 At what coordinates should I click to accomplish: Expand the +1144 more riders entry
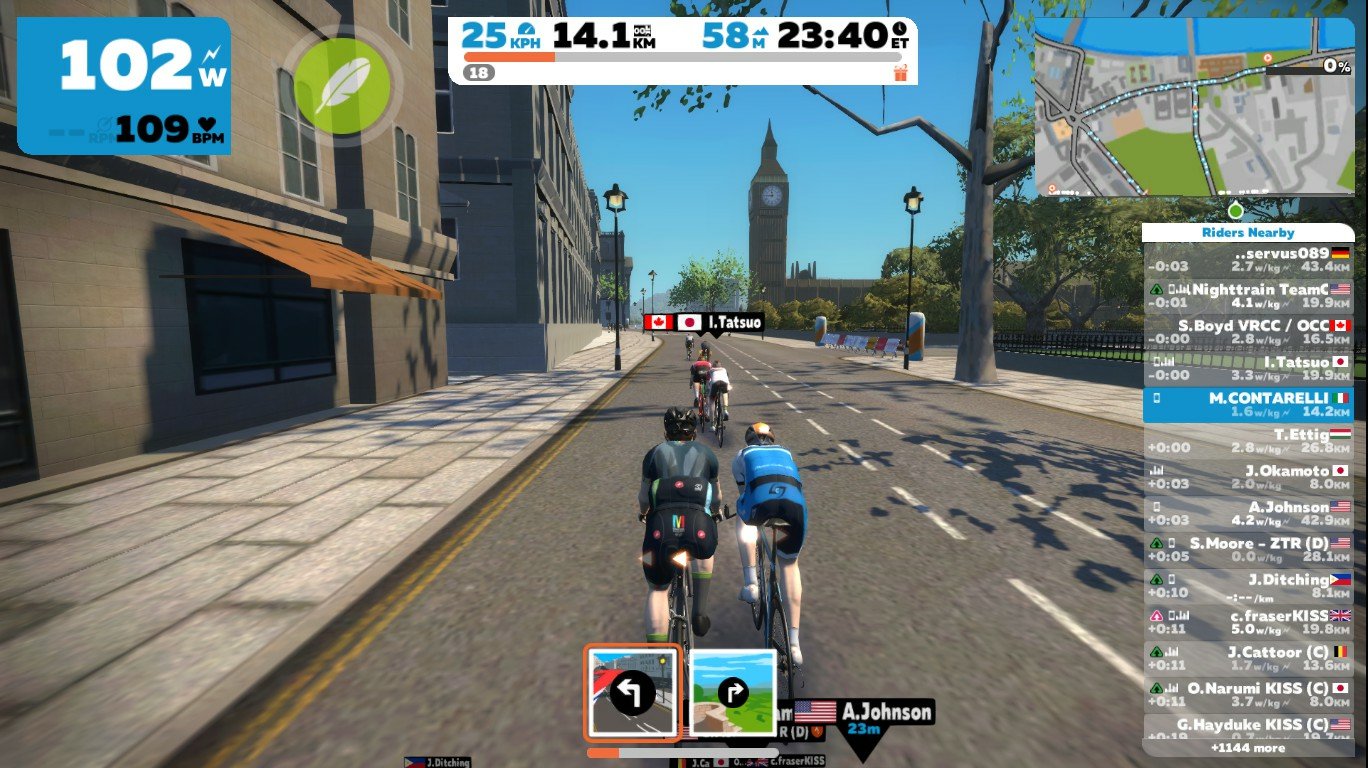coord(1248,747)
